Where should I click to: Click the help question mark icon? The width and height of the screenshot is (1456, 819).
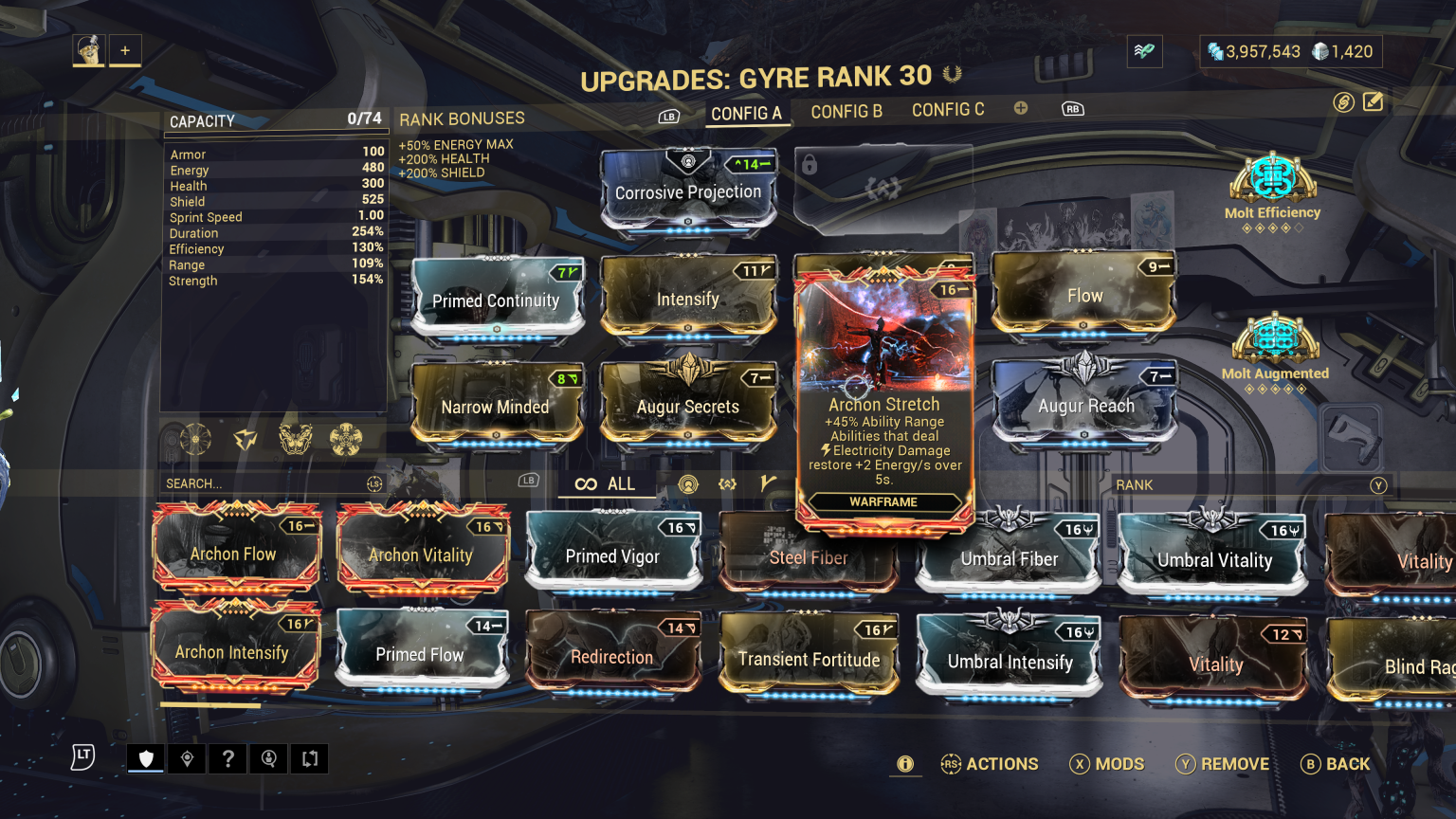pos(227,758)
